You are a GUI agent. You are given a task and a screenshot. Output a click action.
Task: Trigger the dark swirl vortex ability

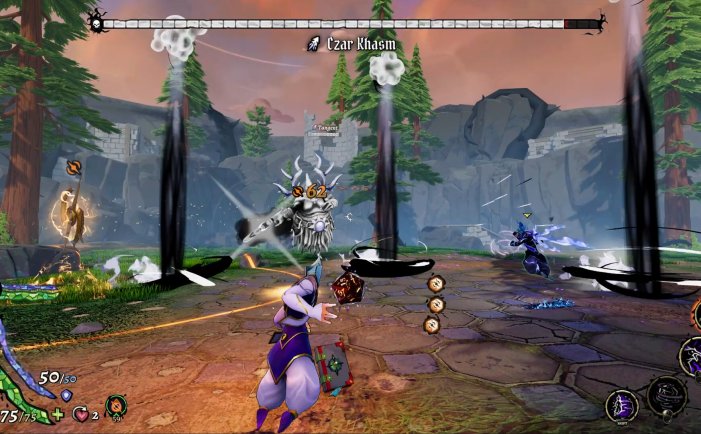pos(666,393)
